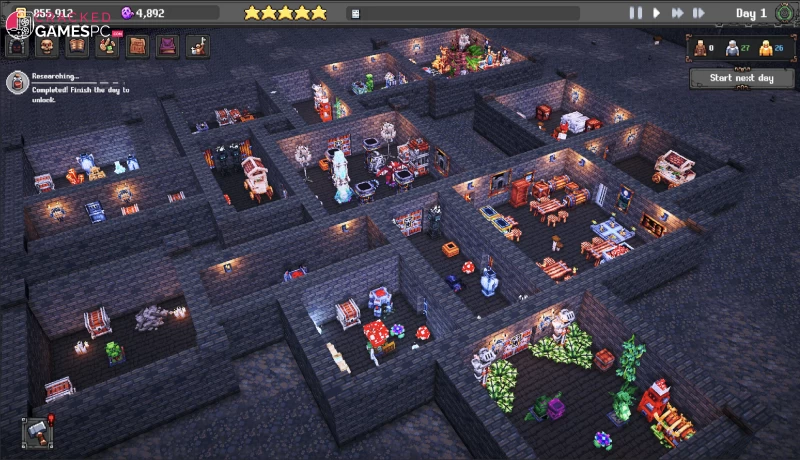Pause the game speed

pos(635,13)
